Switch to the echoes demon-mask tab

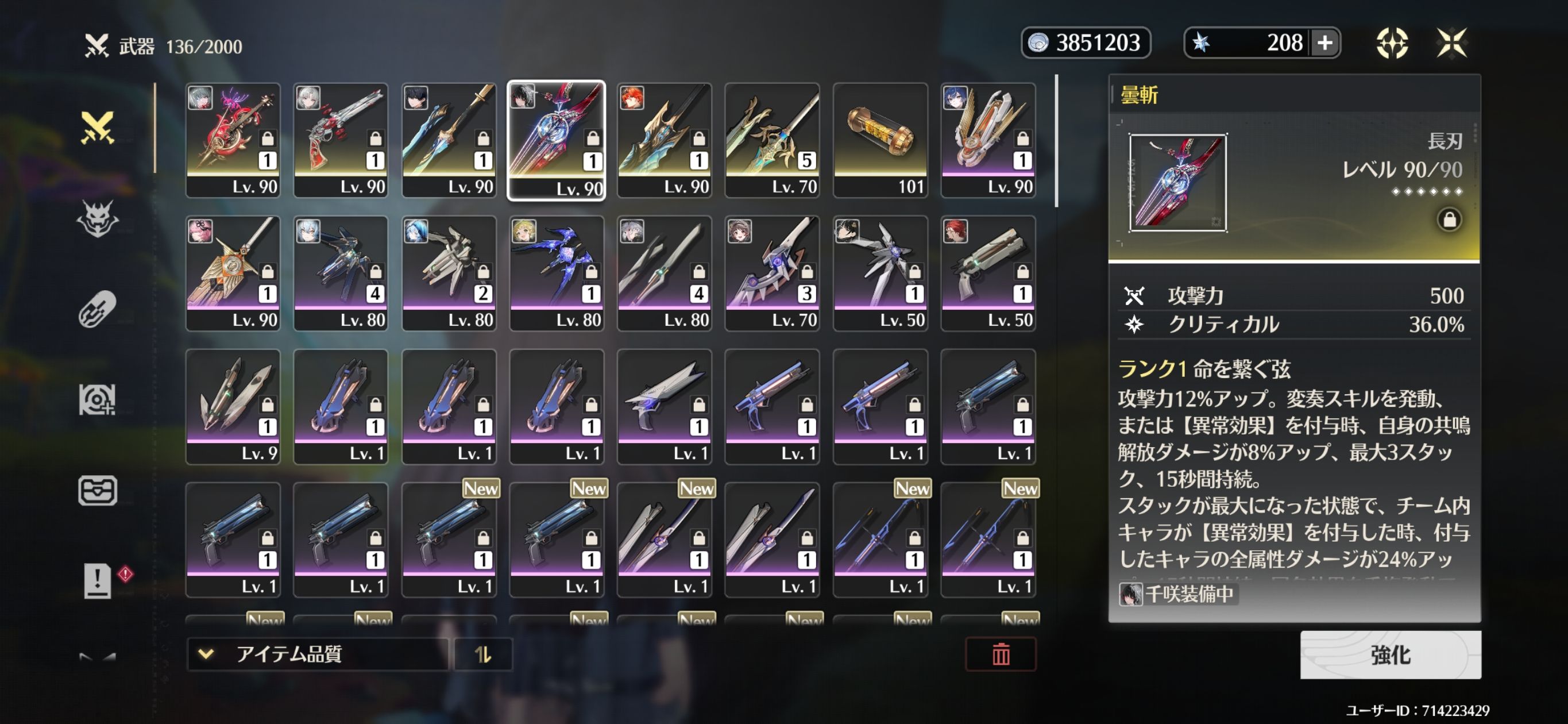98,218
